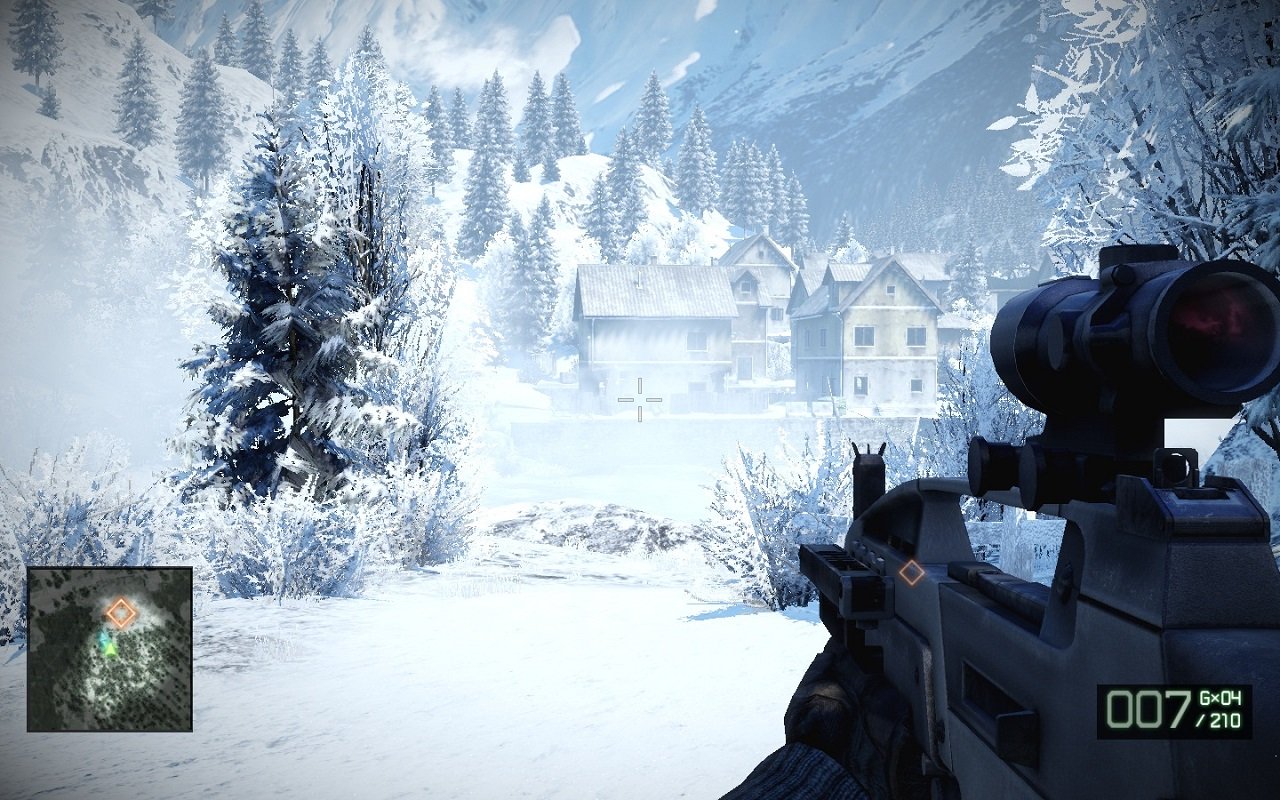Click the teal squadmate marker on the minimap
1280x800 pixels.
coord(104,638)
